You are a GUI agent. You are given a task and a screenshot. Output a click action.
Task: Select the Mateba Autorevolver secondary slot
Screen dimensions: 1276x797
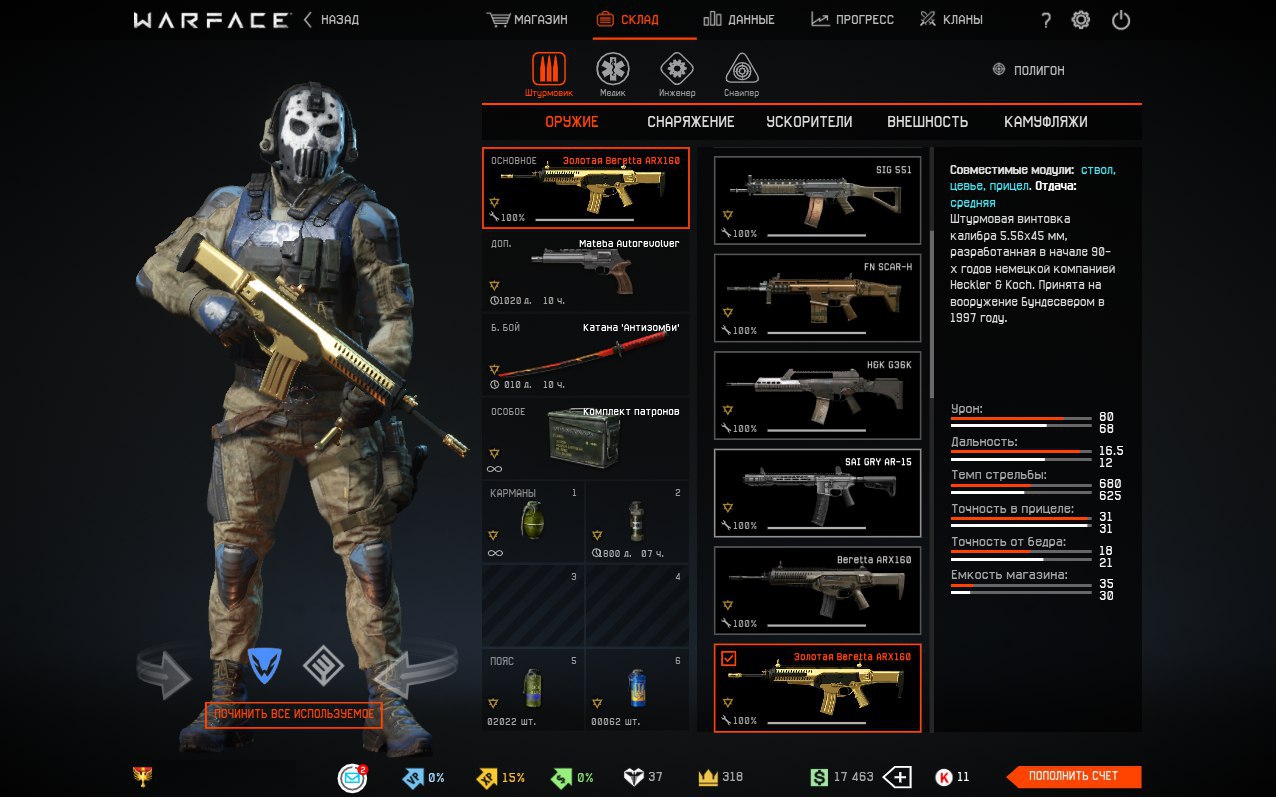[x=586, y=272]
